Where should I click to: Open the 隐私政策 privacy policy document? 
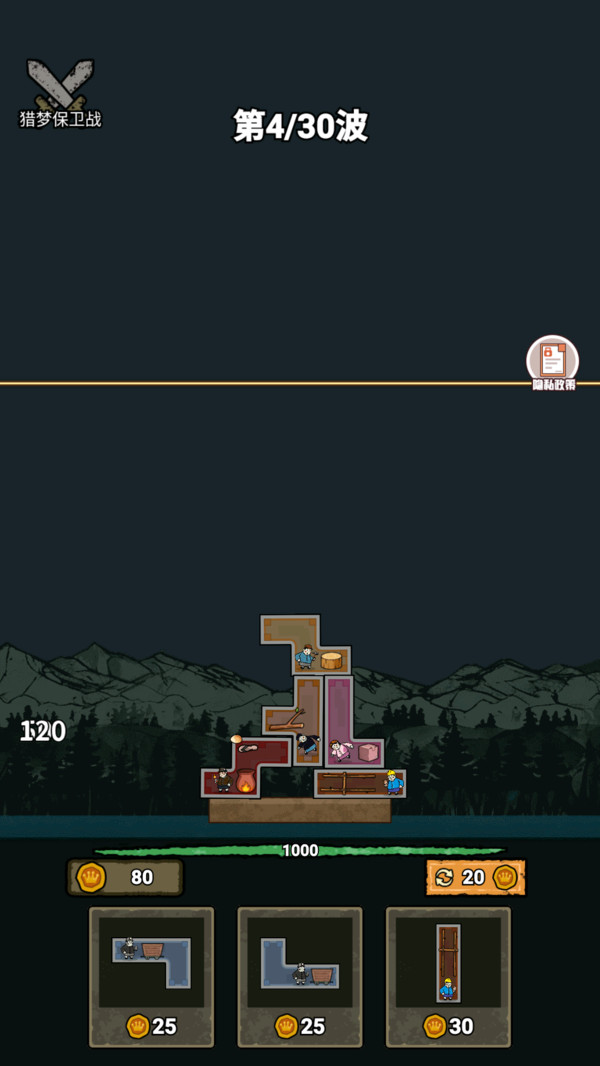click(553, 362)
